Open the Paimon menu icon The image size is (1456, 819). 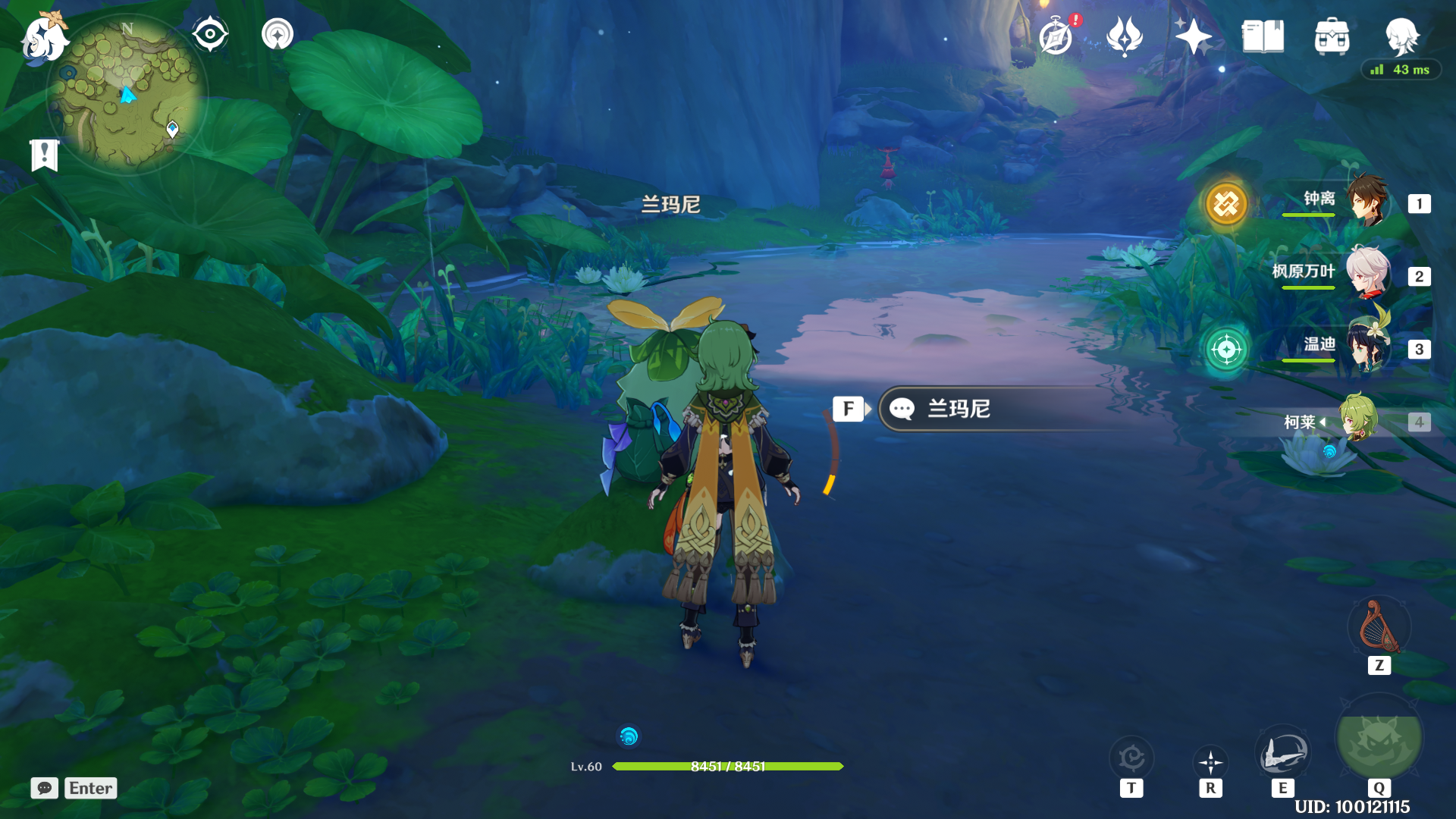pos(44,38)
